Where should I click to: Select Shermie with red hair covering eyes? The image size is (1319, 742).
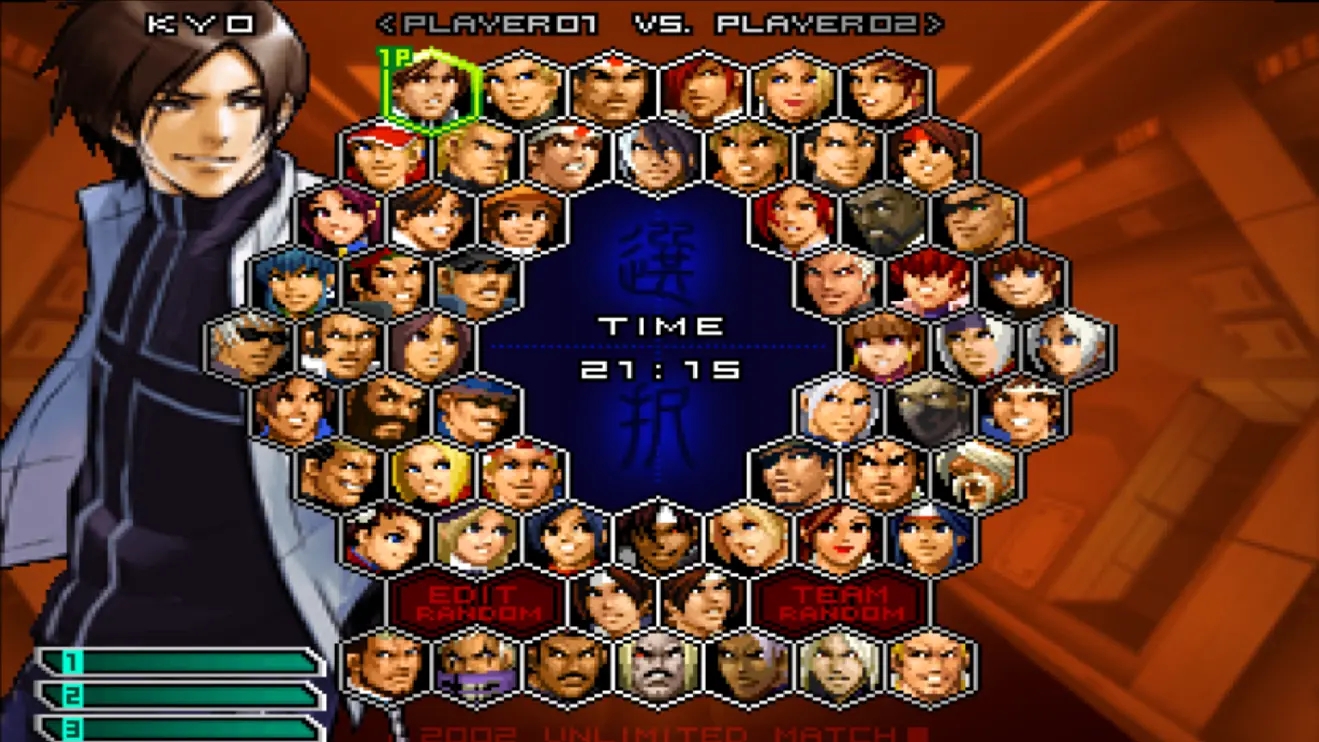(931, 283)
